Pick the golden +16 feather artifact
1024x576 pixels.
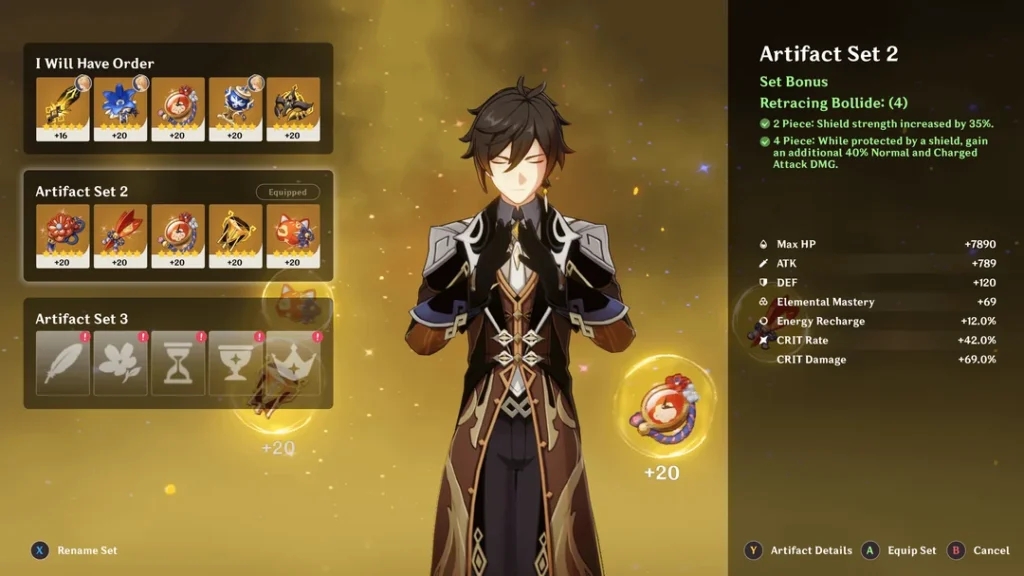click(62, 109)
